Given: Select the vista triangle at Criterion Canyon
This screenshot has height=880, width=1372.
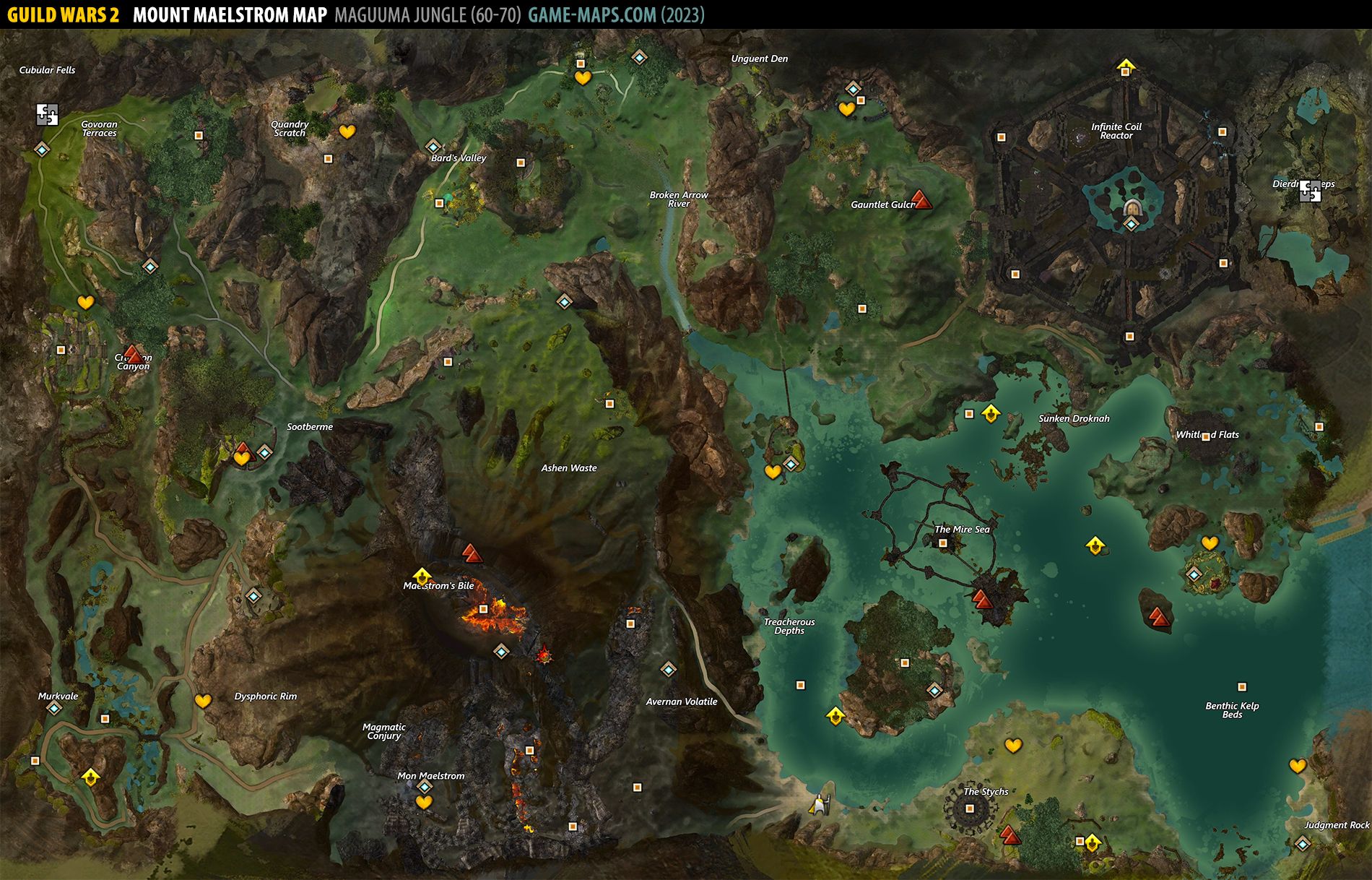Looking at the screenshot, I should [x=133, y=353].
